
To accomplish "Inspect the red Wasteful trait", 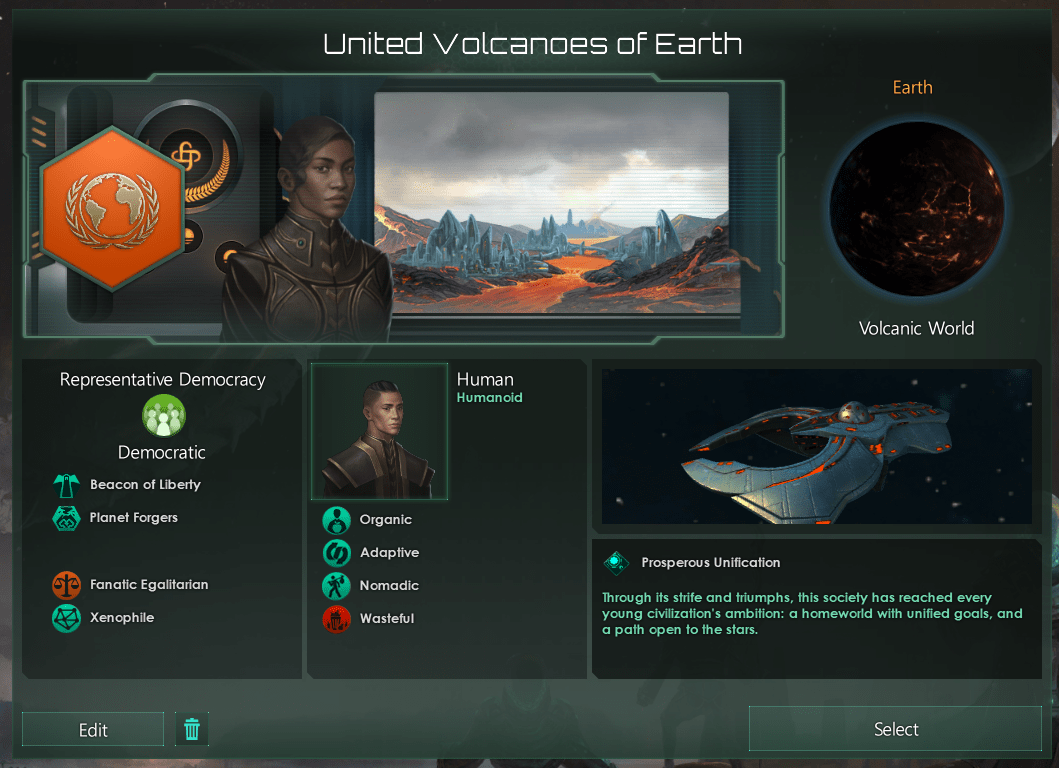I will pos(337,619).
